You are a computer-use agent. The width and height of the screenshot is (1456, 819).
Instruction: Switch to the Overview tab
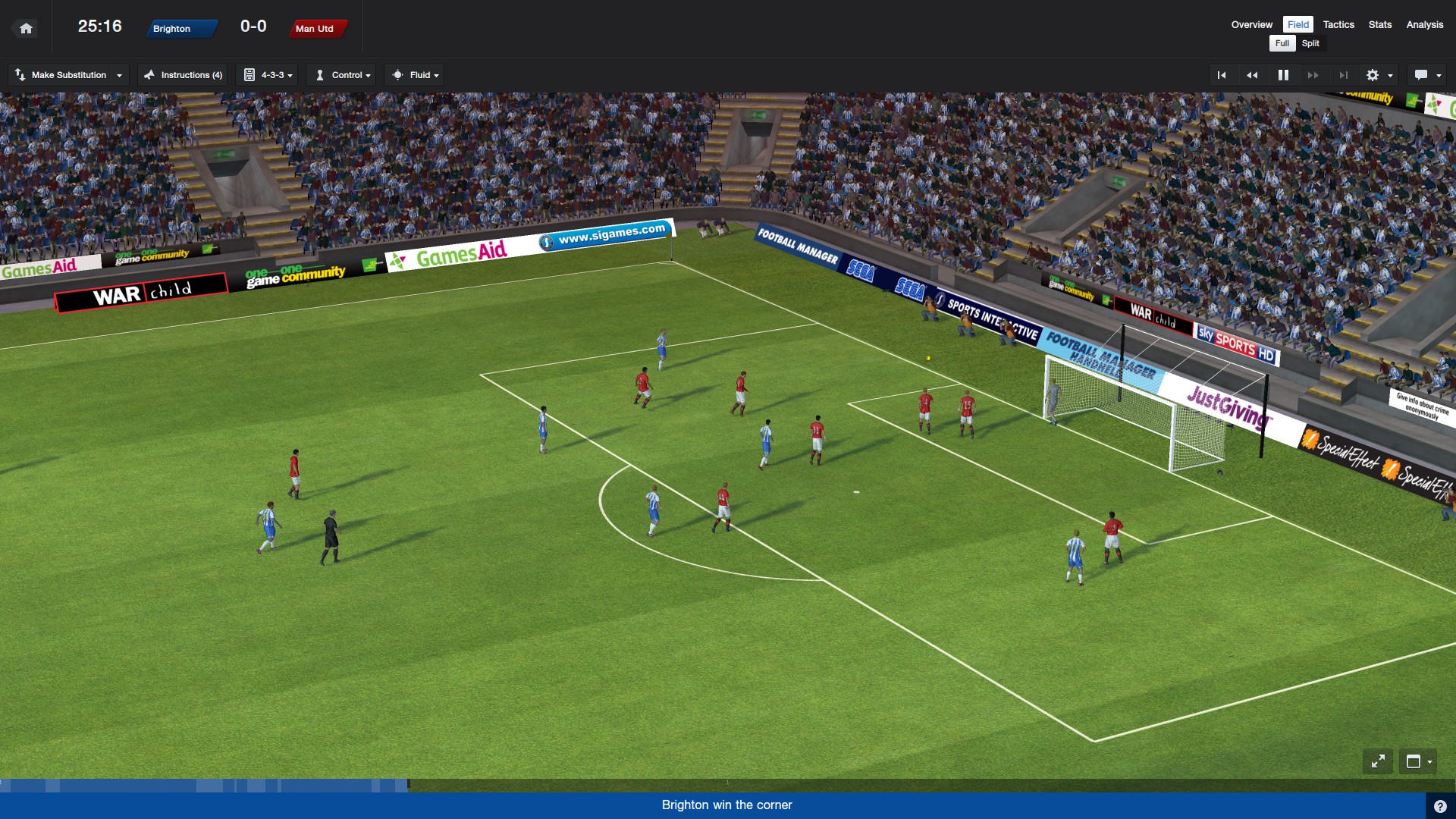click(1251, 25)
